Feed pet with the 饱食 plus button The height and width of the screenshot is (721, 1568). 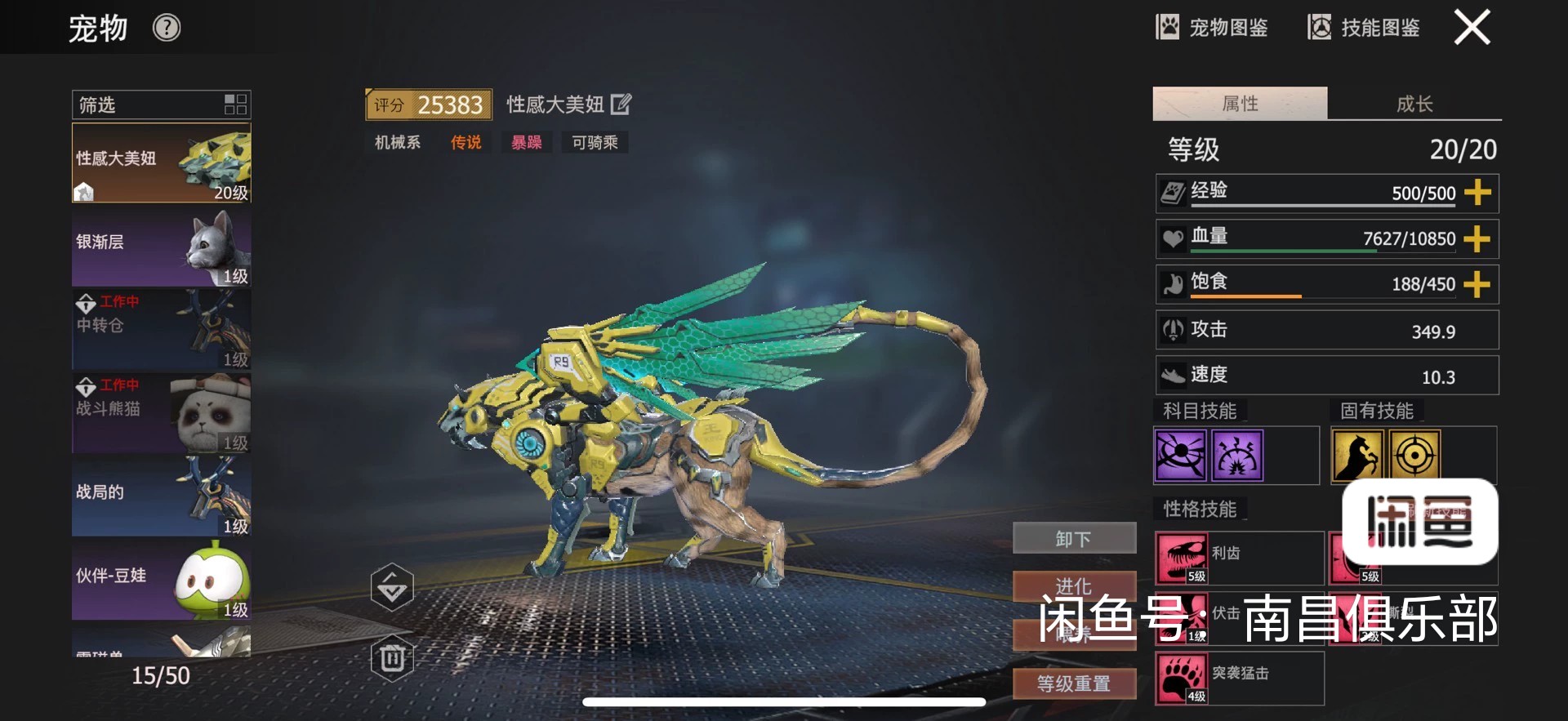[1477, 284]
